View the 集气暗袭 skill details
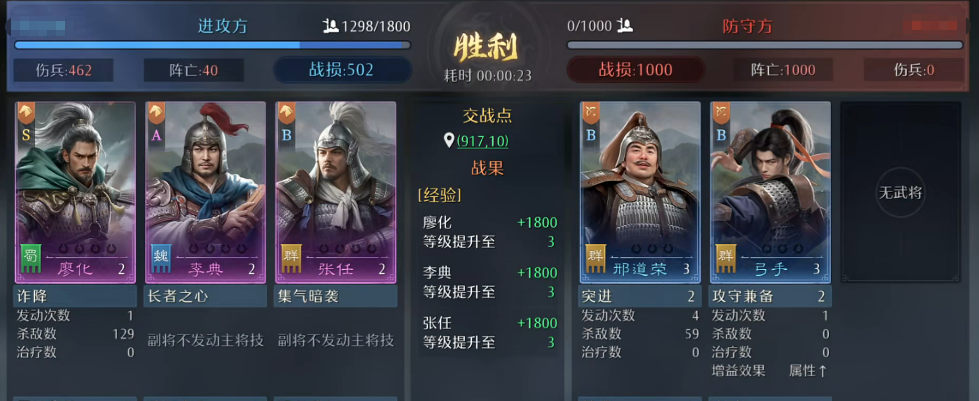This screenshot has width=979, height=401. (335, 296)
